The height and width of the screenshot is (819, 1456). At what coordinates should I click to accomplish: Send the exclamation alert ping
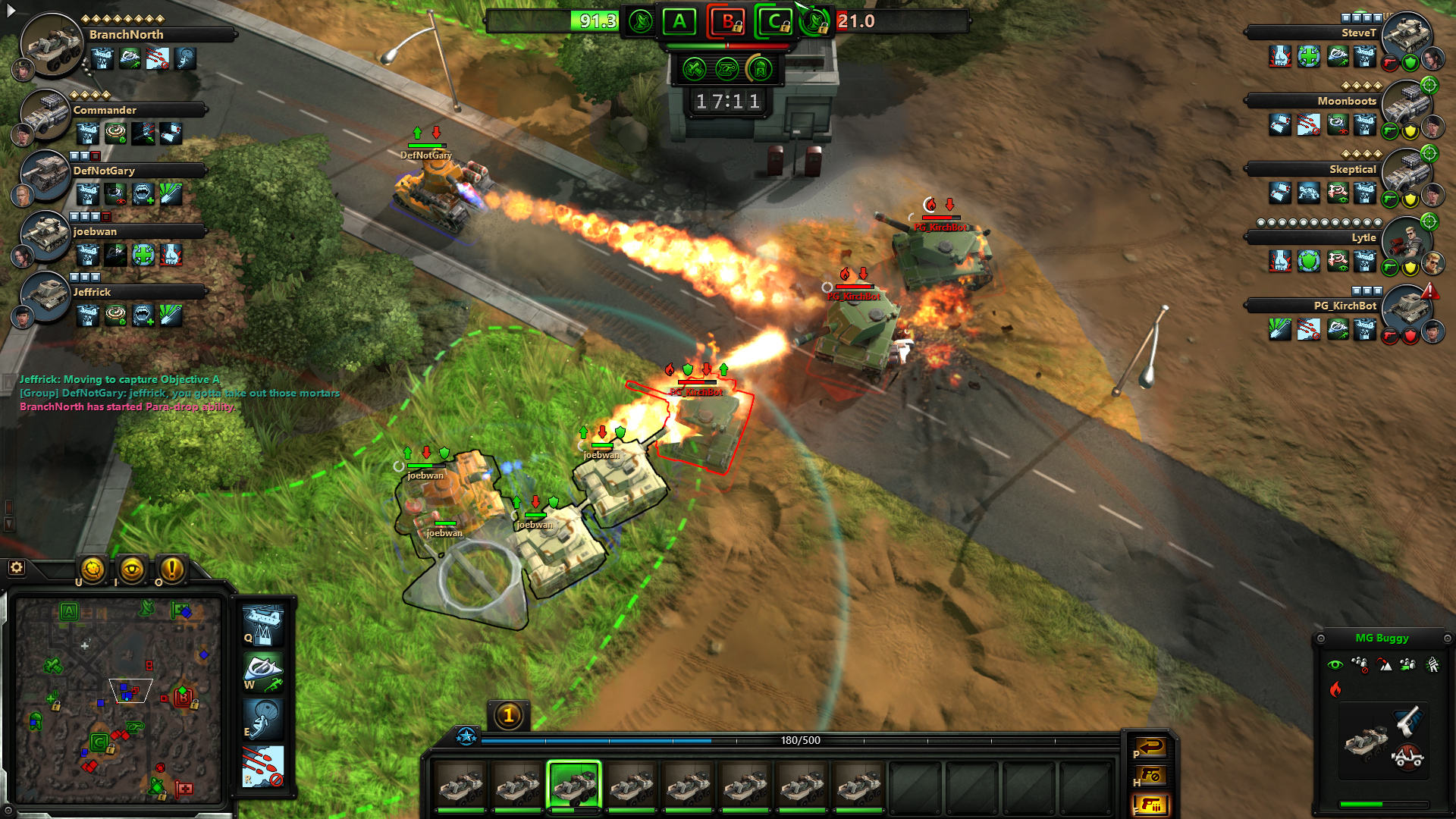click(172, 569)
